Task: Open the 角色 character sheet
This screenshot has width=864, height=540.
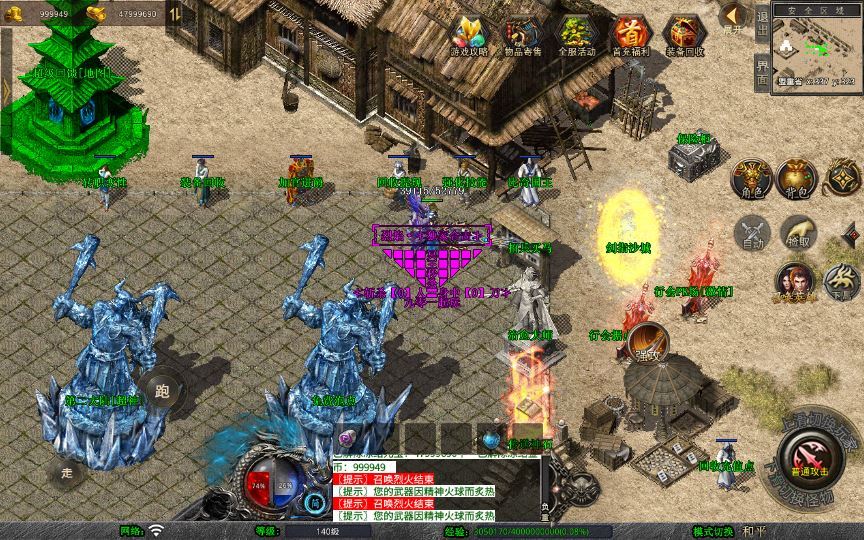Action: tap(751, 178)
